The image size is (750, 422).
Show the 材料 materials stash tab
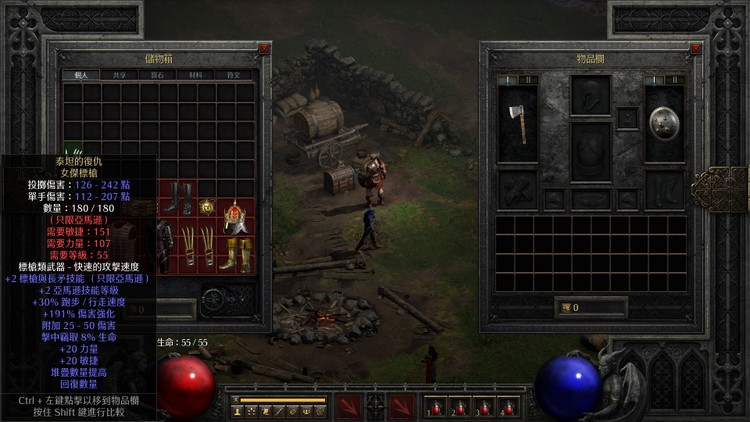195,75
